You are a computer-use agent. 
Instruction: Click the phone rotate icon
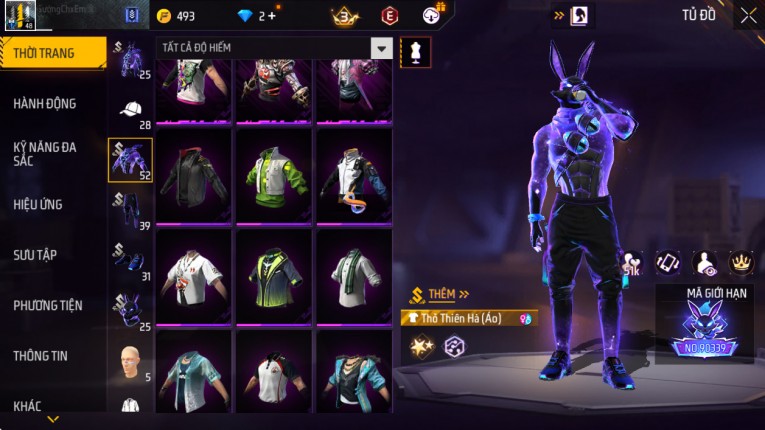[x=667, y=262]
